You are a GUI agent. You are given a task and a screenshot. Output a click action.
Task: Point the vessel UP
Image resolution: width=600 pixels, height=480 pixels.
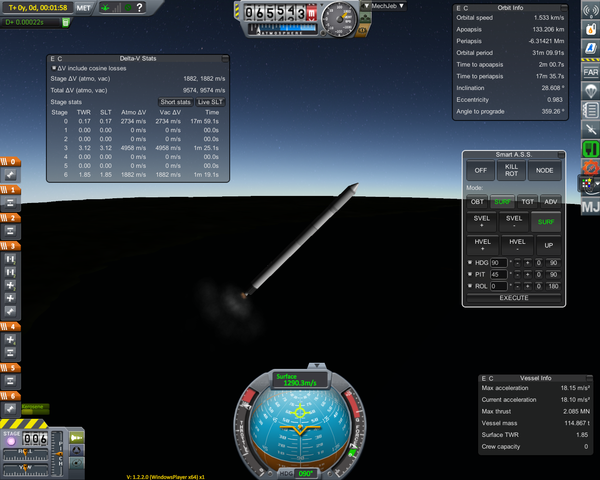[x=546, y=245]
